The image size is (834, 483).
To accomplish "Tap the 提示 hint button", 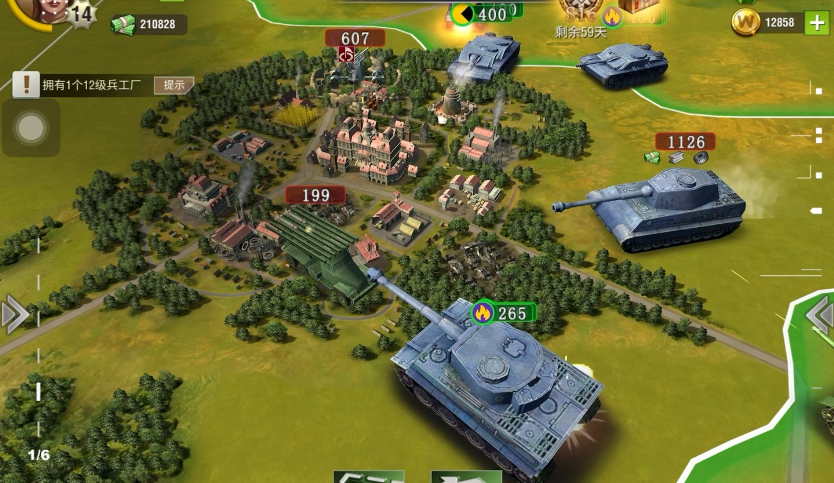I will (173, 85).
